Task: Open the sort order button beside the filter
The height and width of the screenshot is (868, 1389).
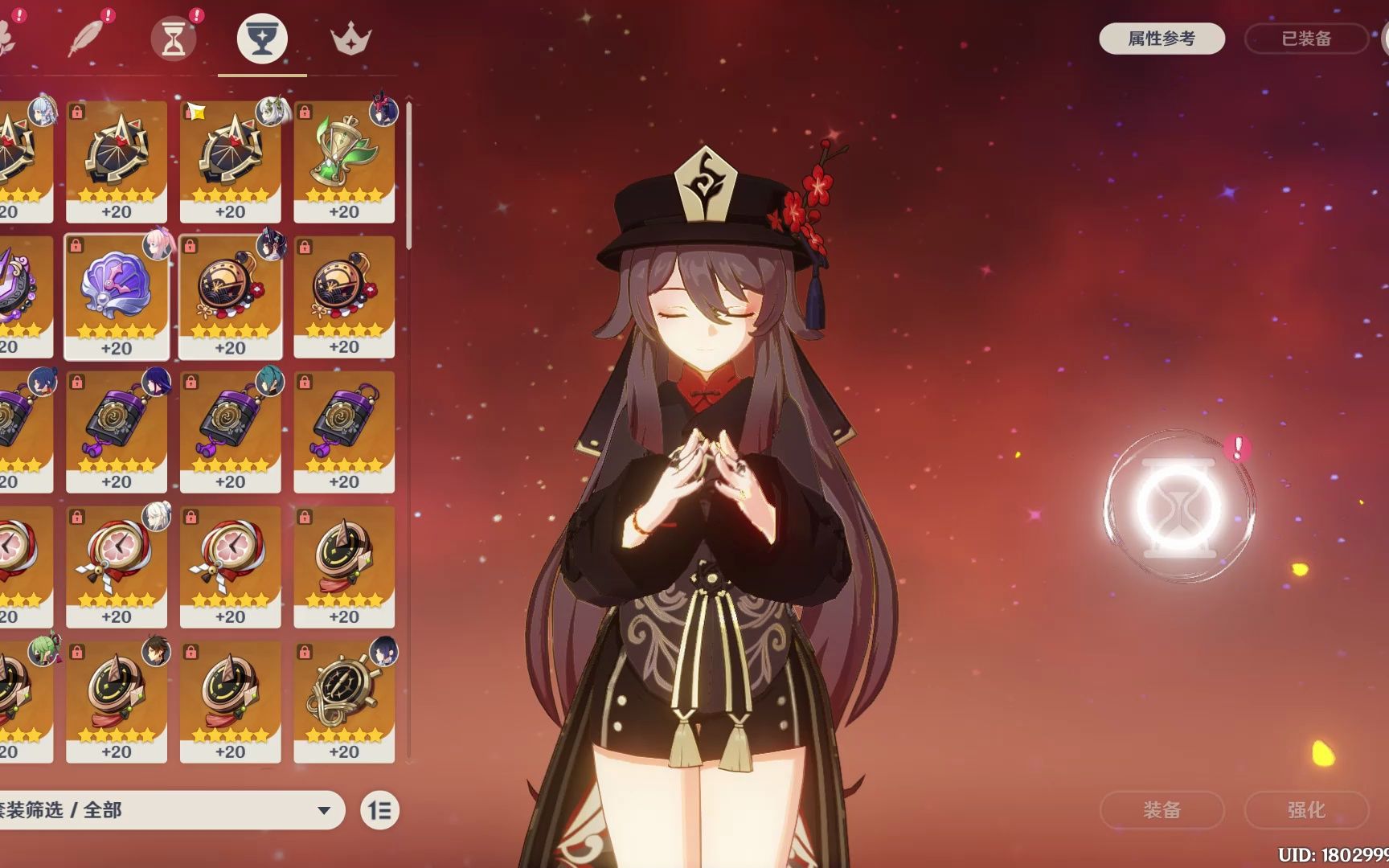Action: (379, 810)
